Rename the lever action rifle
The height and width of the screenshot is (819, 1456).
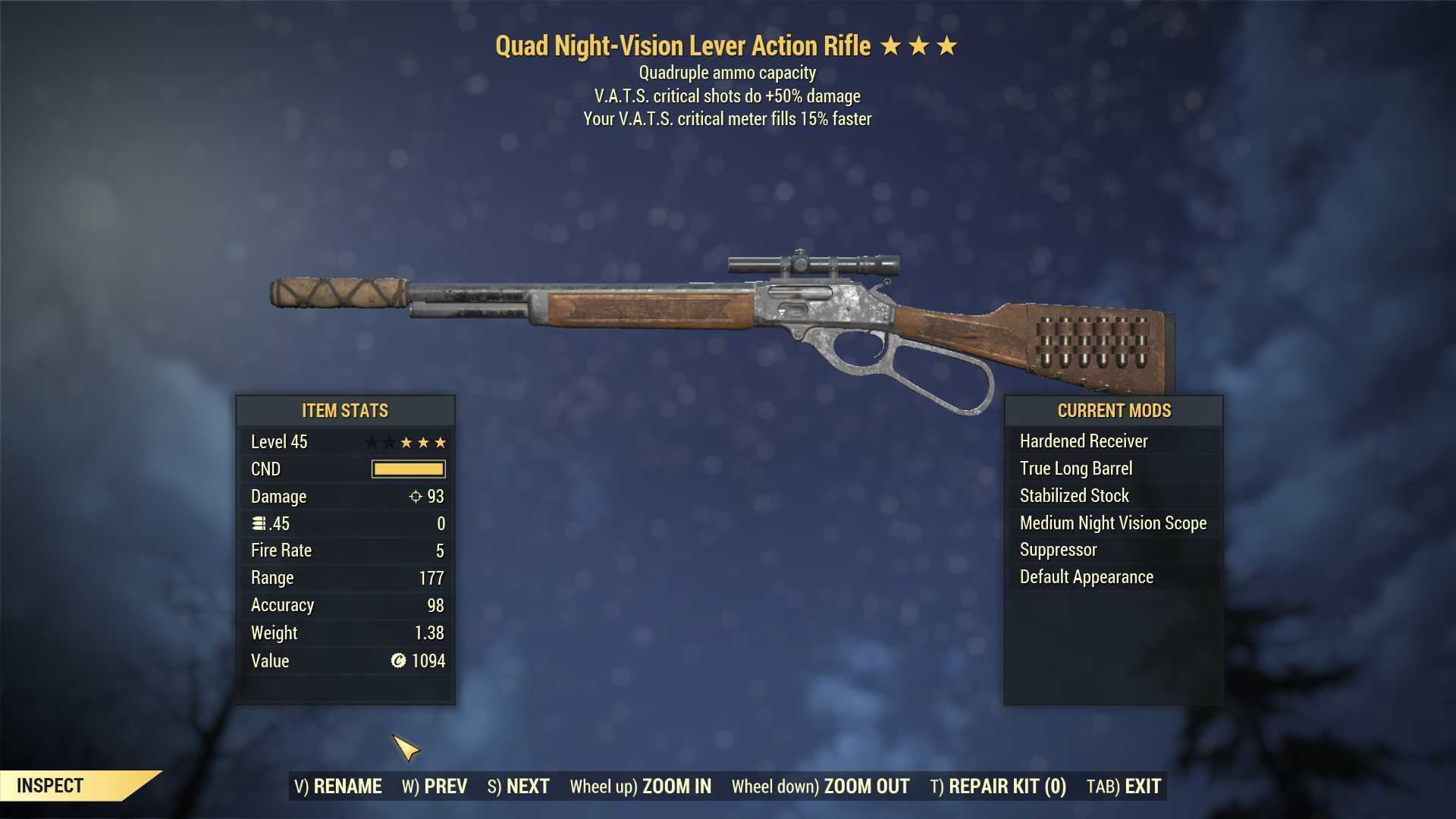point(338,786)
